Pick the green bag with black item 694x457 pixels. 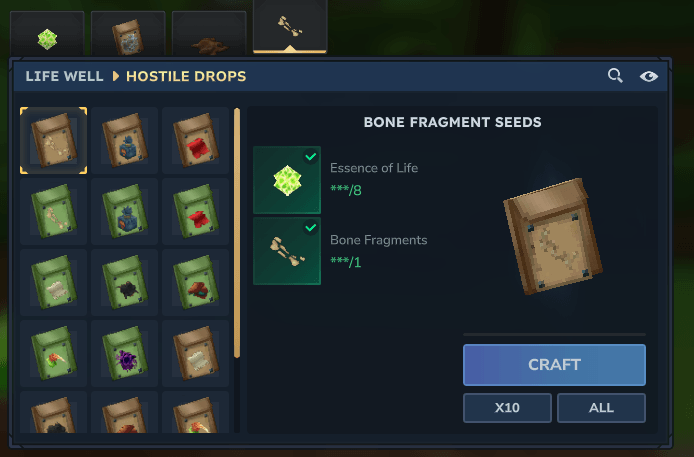[x=124, y=283]
